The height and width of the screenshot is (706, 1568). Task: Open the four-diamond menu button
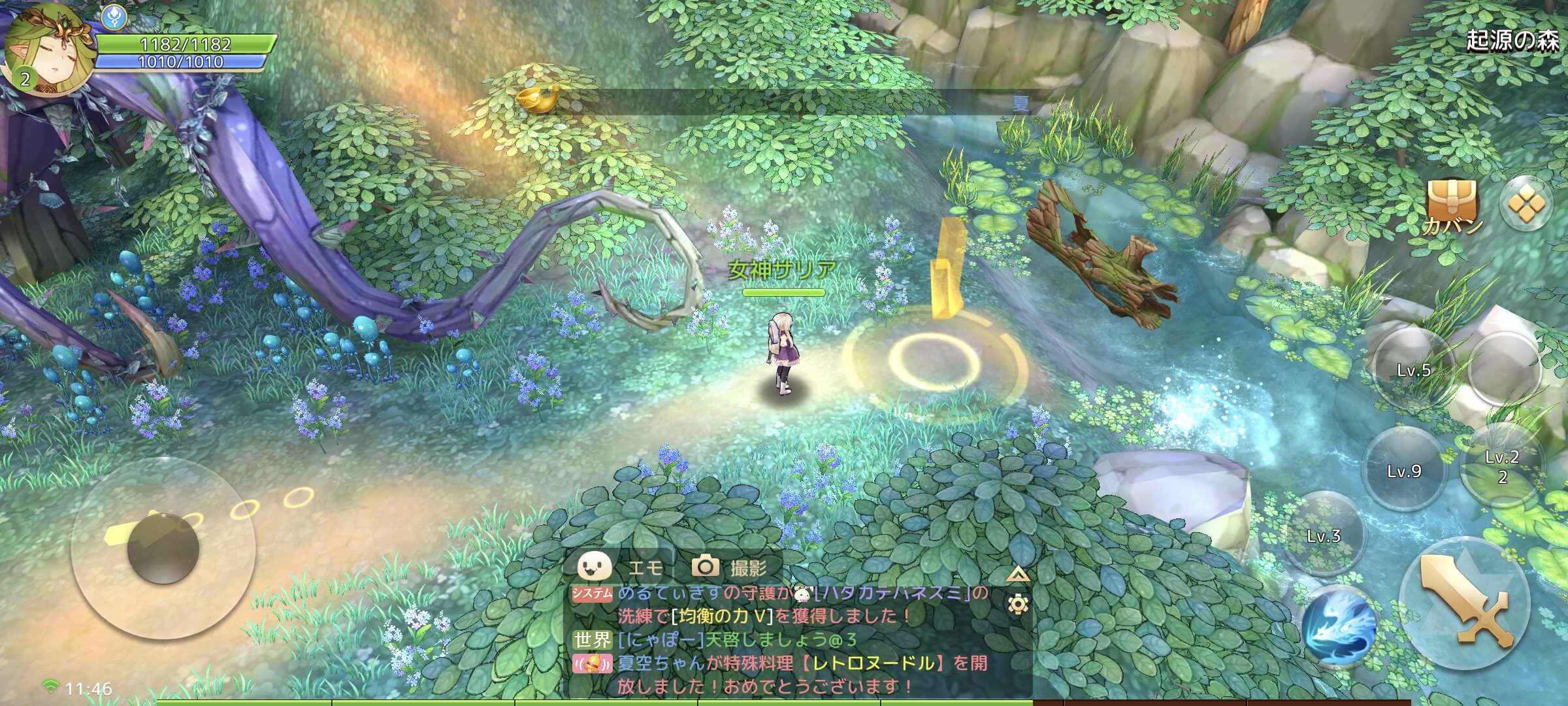[x=1525, y=203]
